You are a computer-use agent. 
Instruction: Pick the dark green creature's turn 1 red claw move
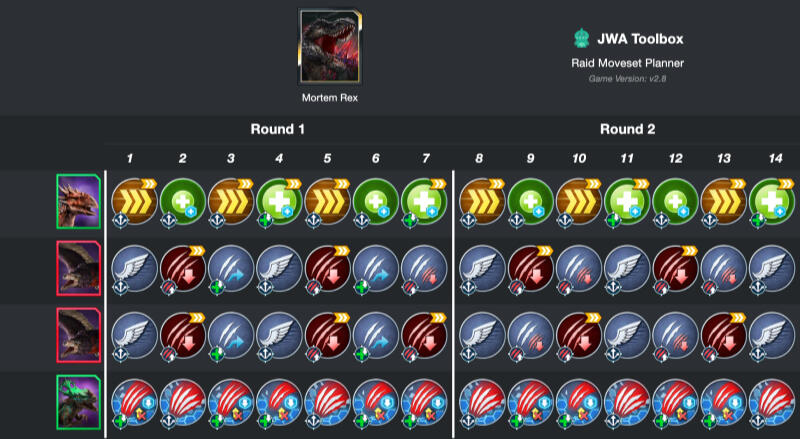tap(131, 400)
